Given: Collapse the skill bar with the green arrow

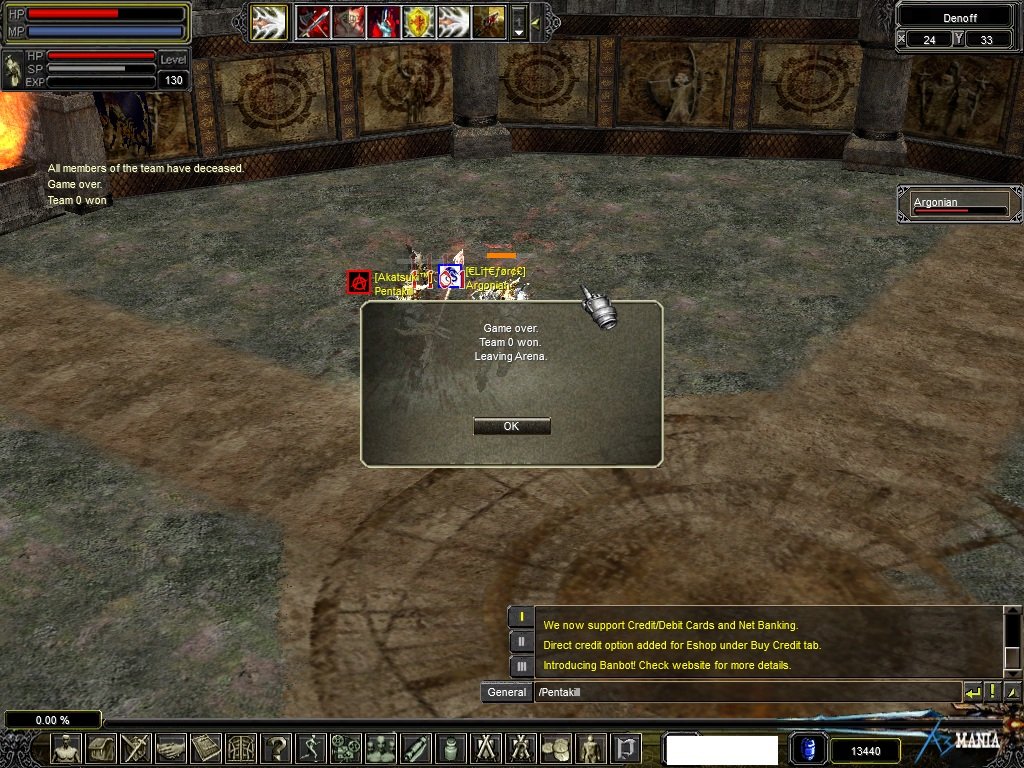Looking at the screenshot, I should click(x=536, y=21).
